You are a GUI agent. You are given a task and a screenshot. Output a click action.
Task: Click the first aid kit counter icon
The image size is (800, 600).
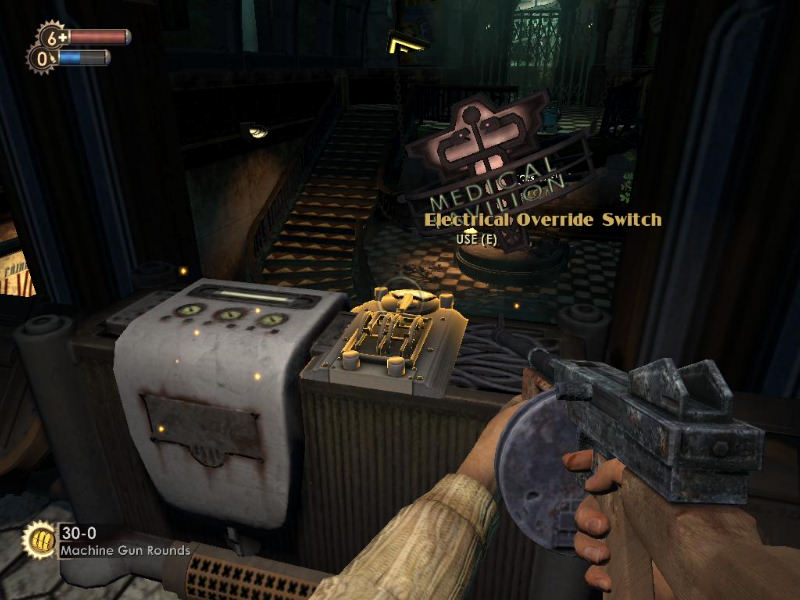click(x=52, y=37)
